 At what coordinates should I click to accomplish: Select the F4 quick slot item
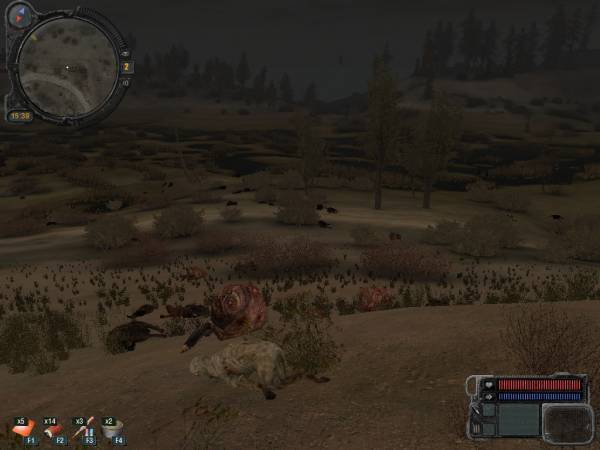click(112, 431)
